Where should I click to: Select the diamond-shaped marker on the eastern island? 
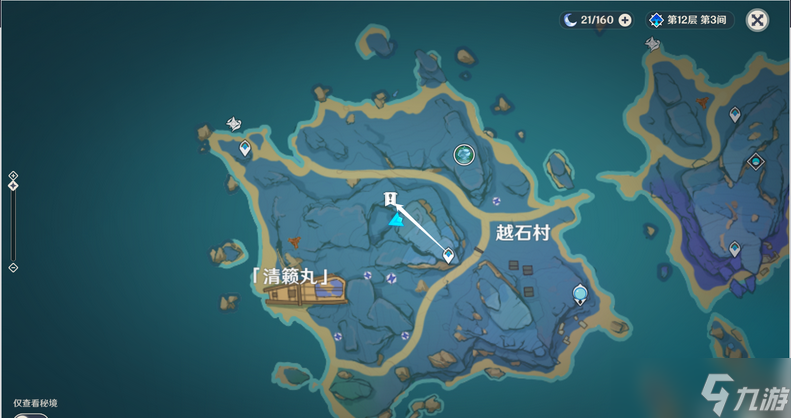pos(756,160)
